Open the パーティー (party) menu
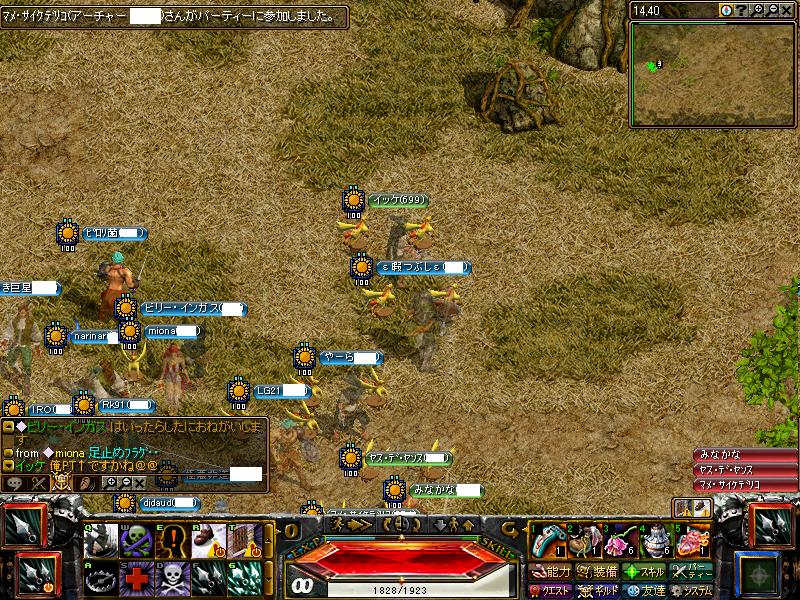 pyautogui.click(x=691, y=572)
